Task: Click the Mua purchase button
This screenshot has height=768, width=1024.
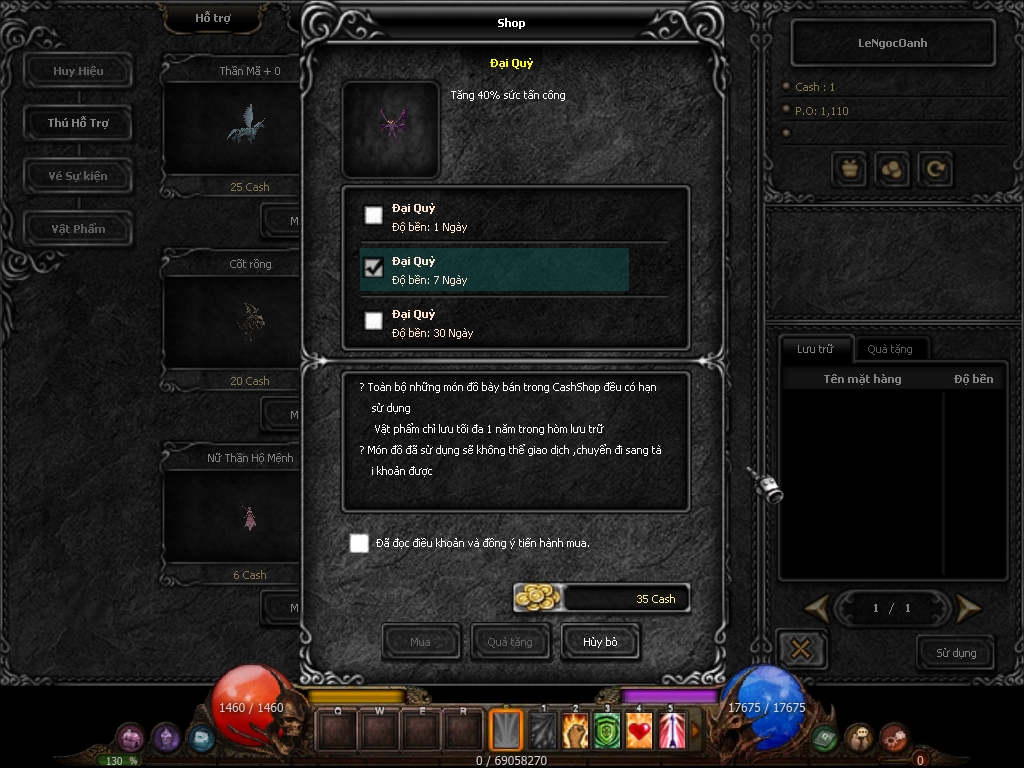Action: pyautogui.click(x=421, y=642)
